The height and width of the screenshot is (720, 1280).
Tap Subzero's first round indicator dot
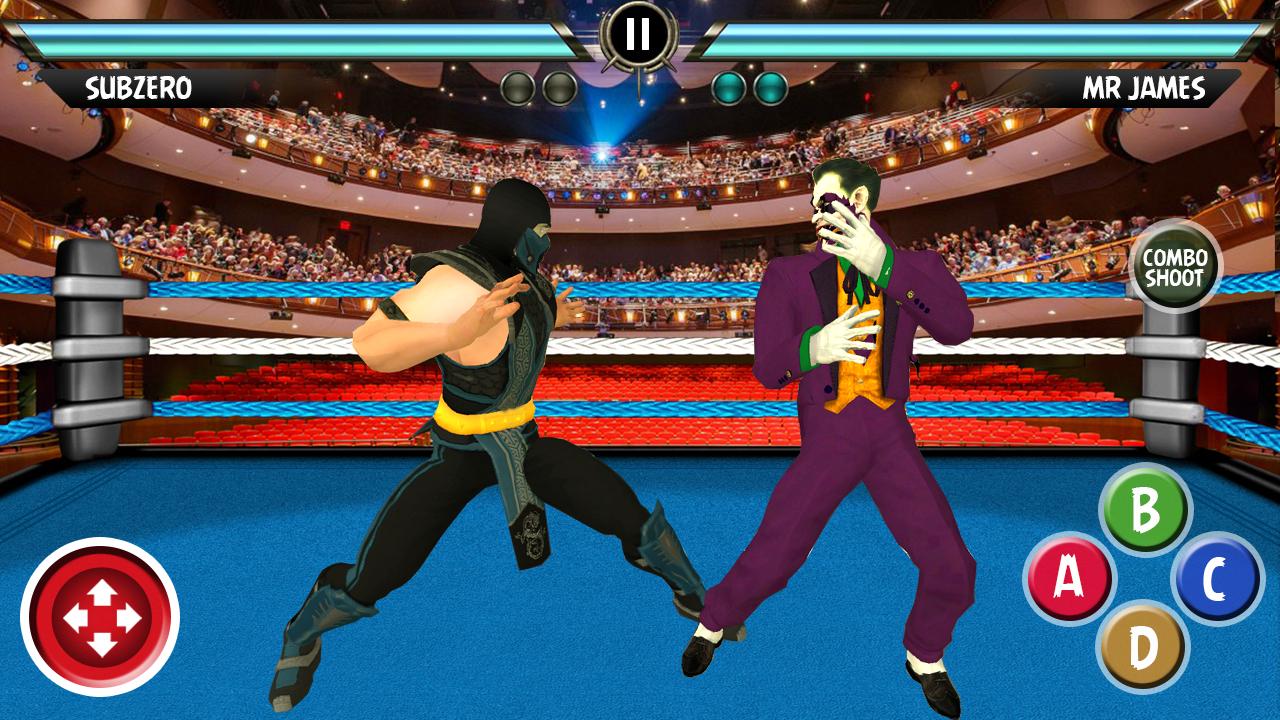click(517, 86)
